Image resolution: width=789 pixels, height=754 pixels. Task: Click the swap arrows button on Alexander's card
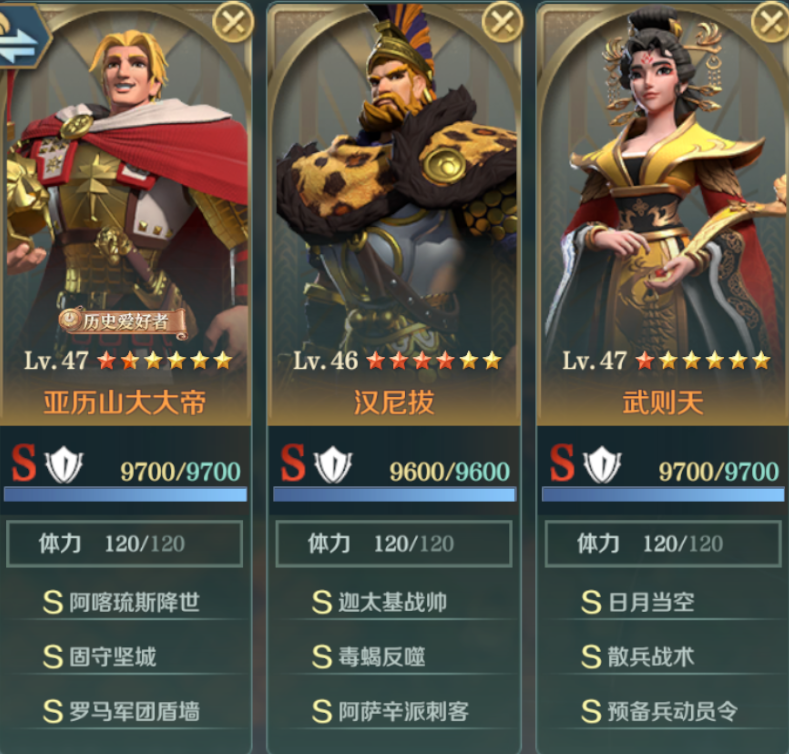[x=22, y=38]
